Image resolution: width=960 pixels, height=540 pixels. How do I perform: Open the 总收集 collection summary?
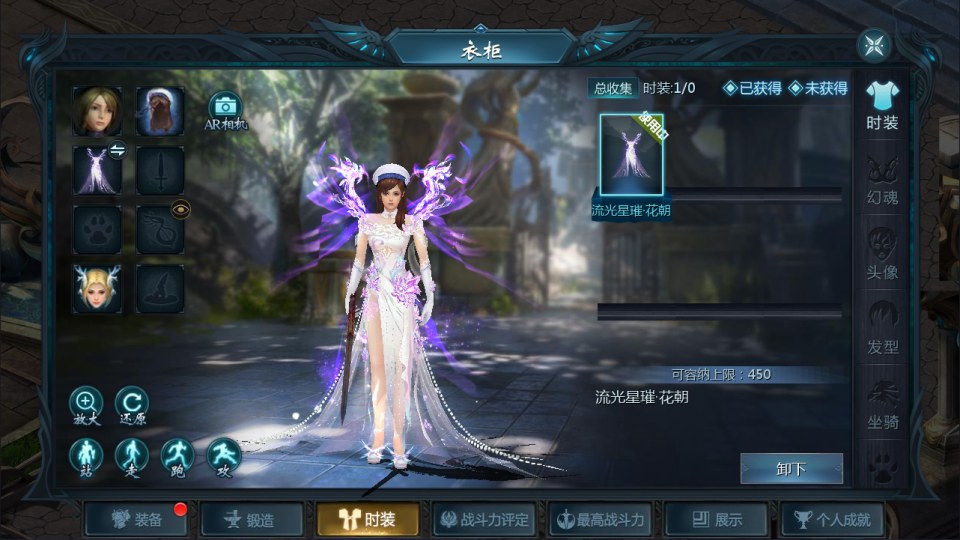click(x=613, y=88)
